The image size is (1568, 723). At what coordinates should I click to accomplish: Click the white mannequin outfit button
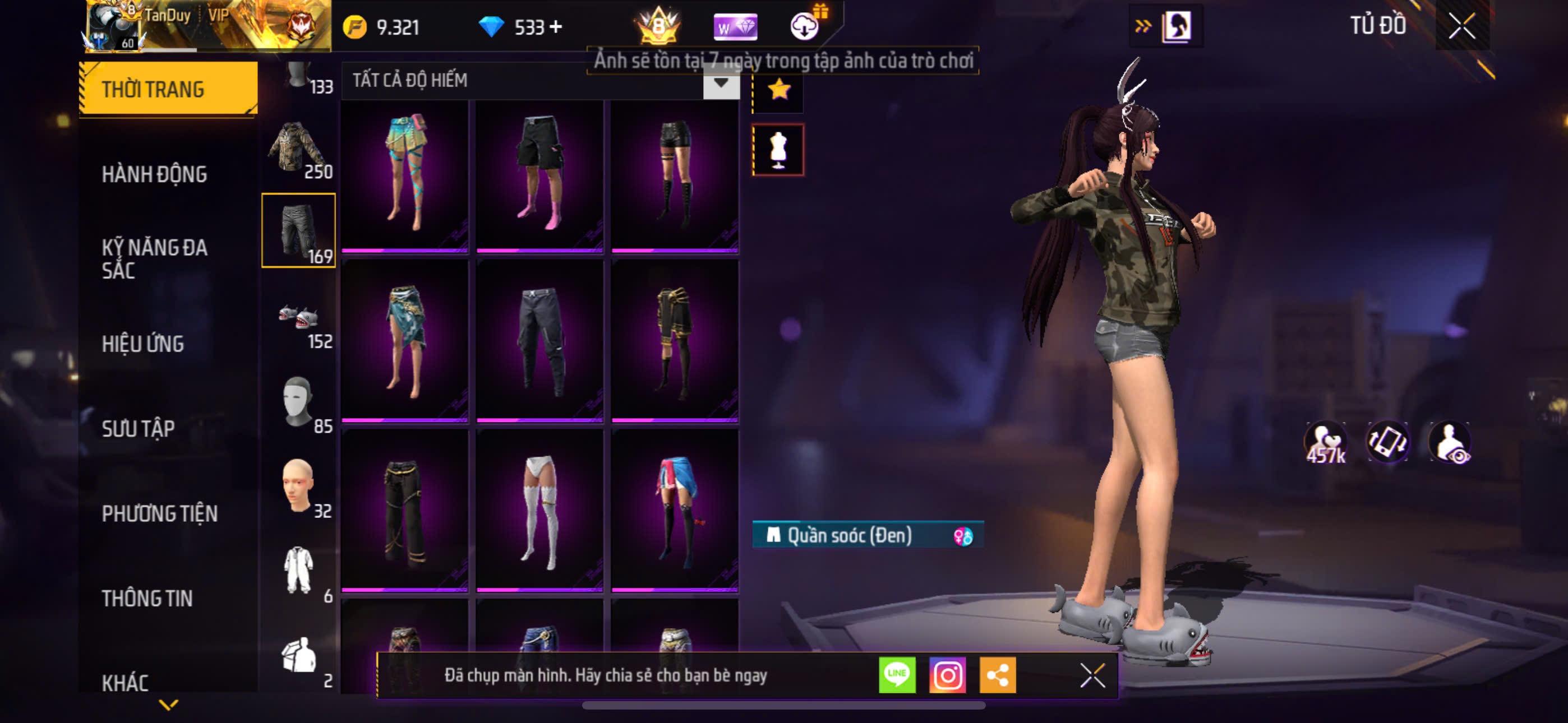[778, 150]
